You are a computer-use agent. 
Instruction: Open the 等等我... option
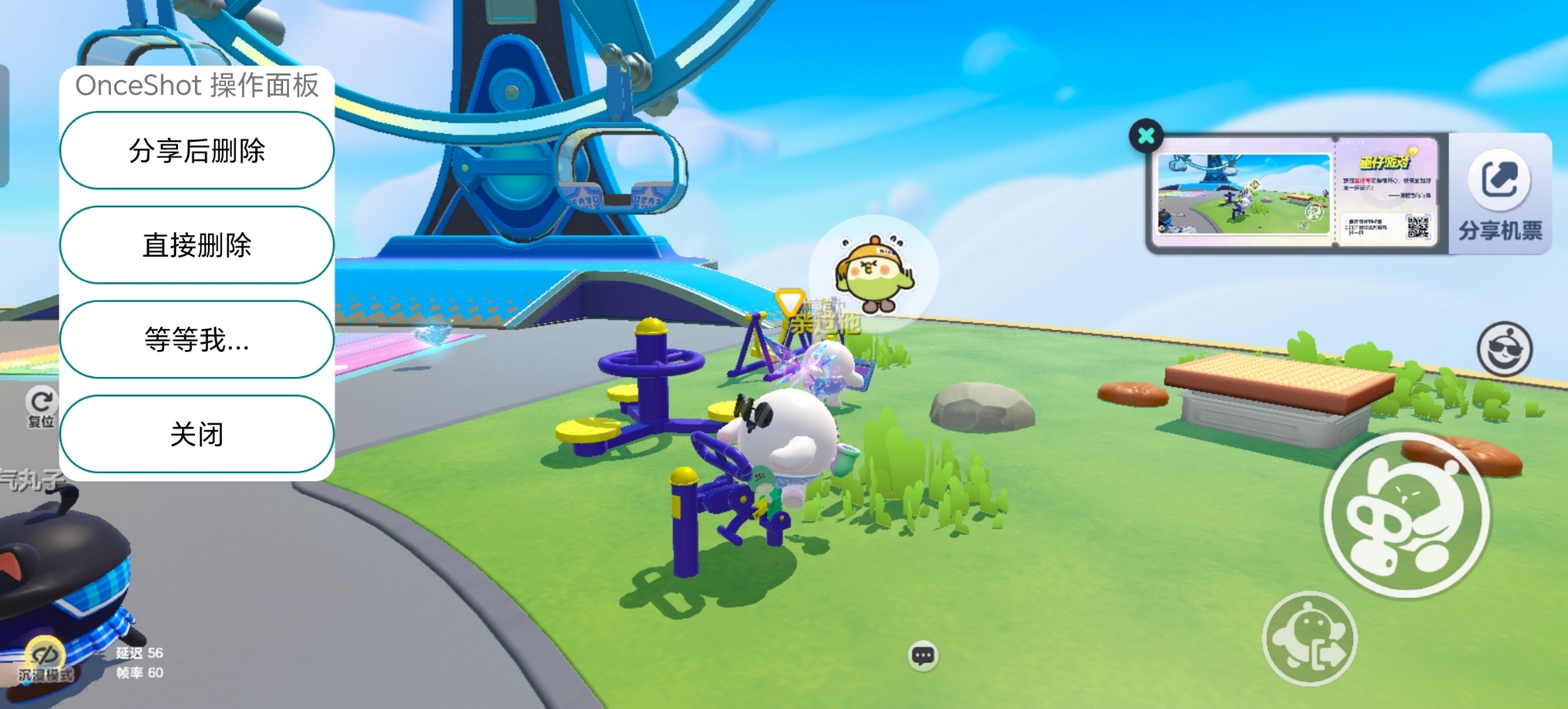click(x=196, y=339)
